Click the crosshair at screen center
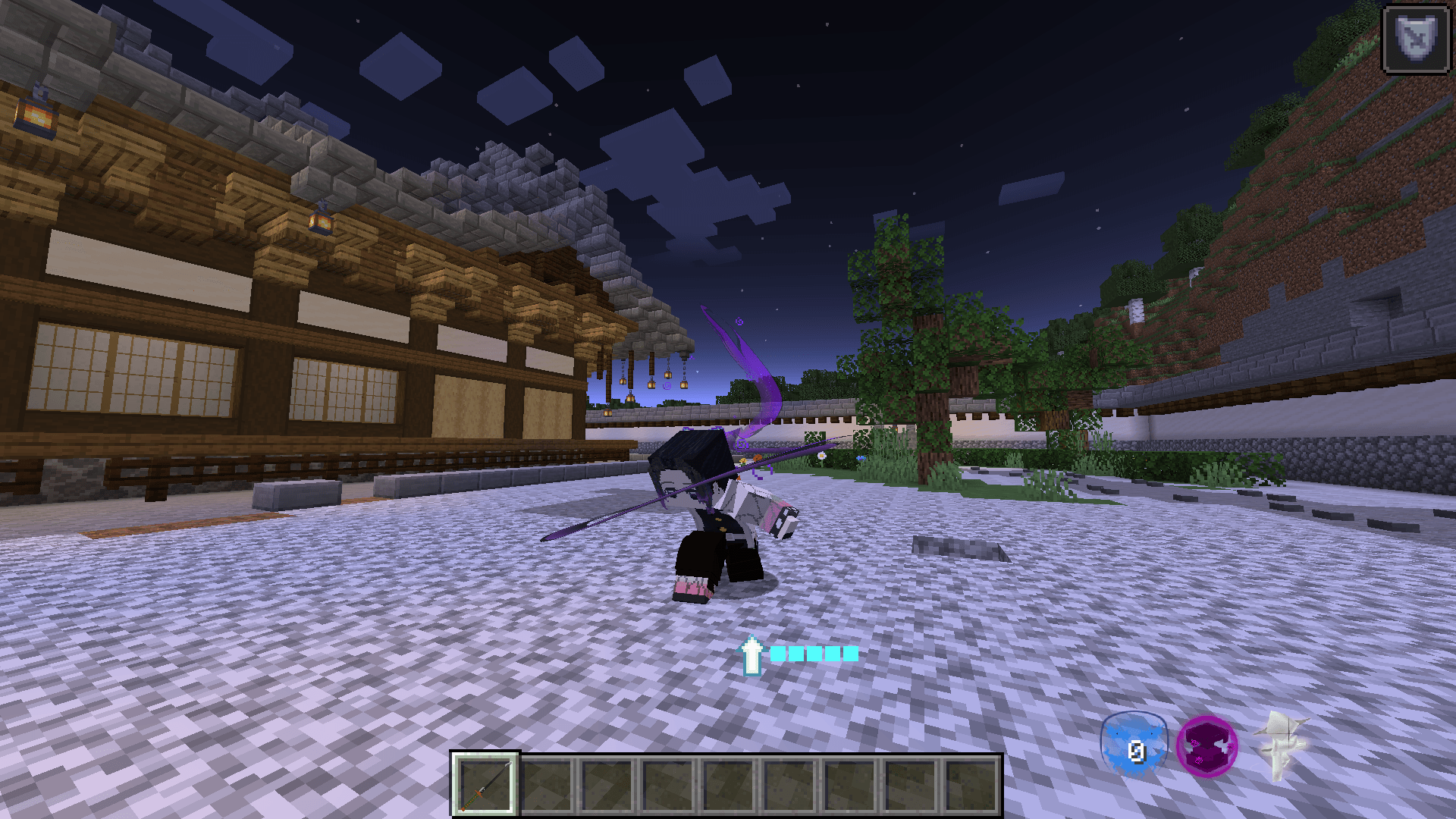This screenshot has height=819, width=1456. click(x=728, y=409)
